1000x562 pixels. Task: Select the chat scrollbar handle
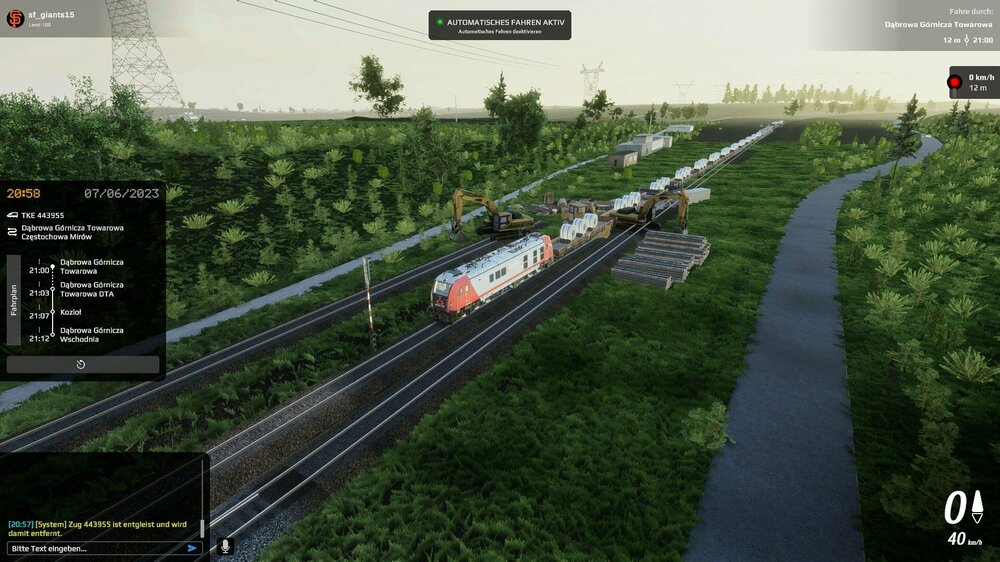click(201, 527)
